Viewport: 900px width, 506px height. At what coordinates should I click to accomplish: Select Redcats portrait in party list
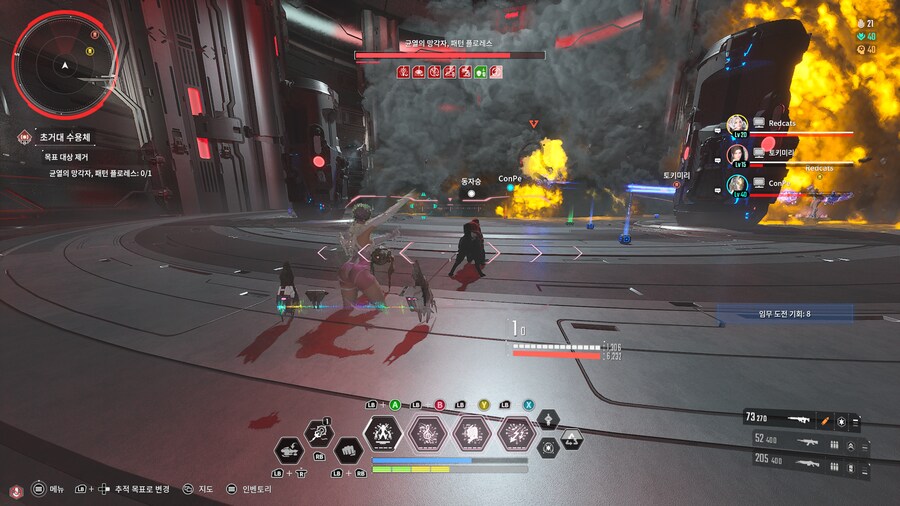pyautogui.click(x=737, y=125)
